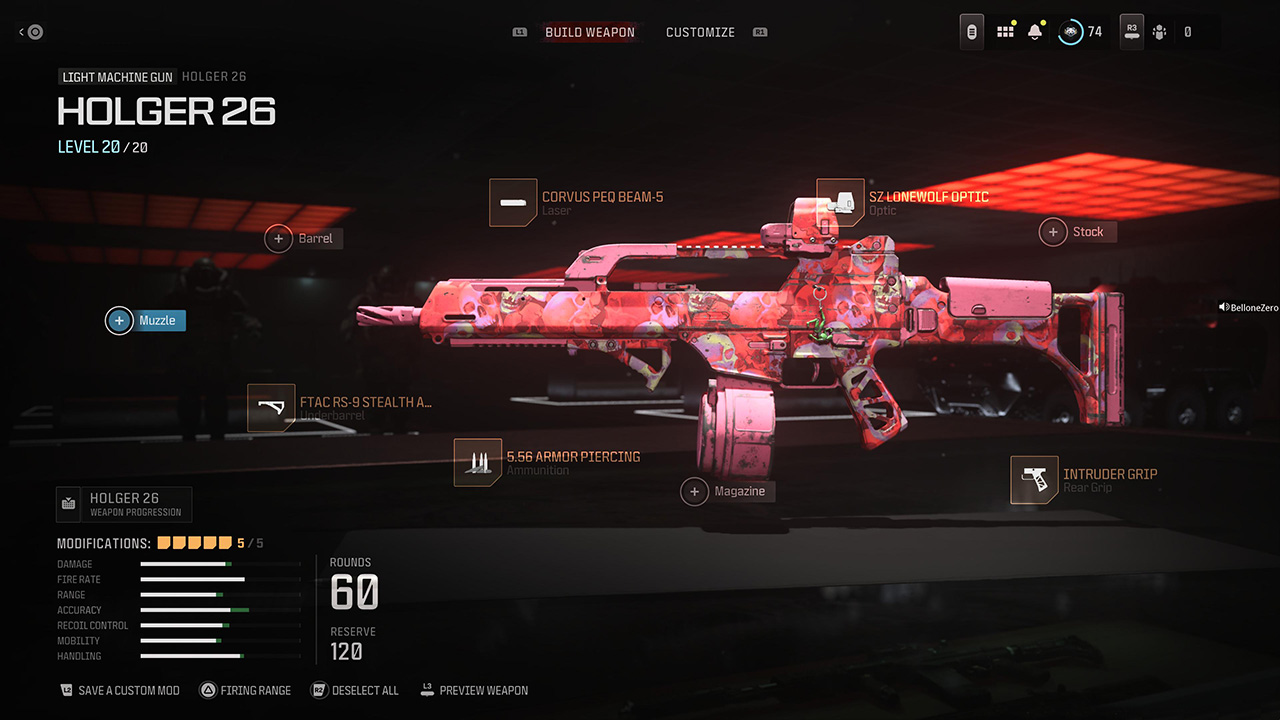
Task: Save a custom mod
Action: pyautogui.click(x=119, y=690)
